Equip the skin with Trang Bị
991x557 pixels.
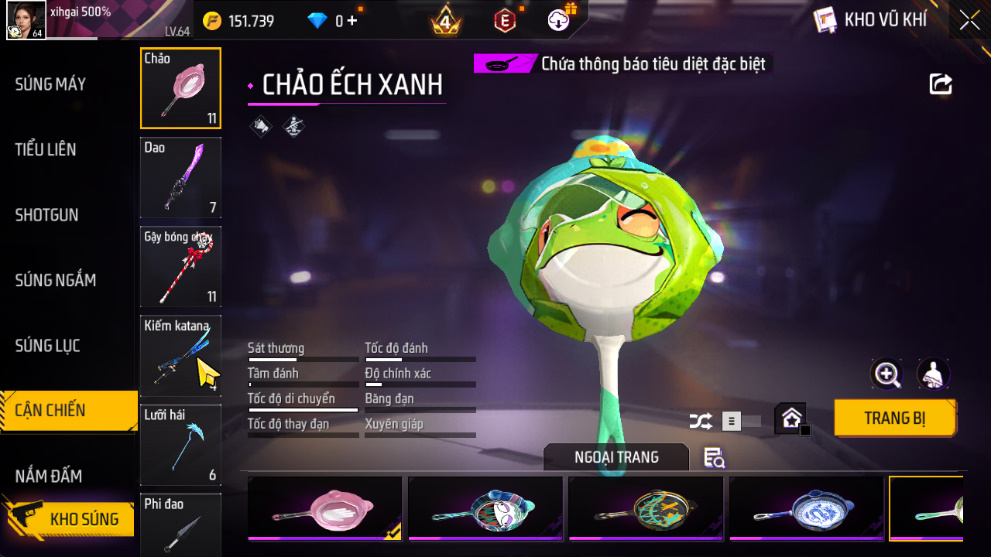pos(895,418)
